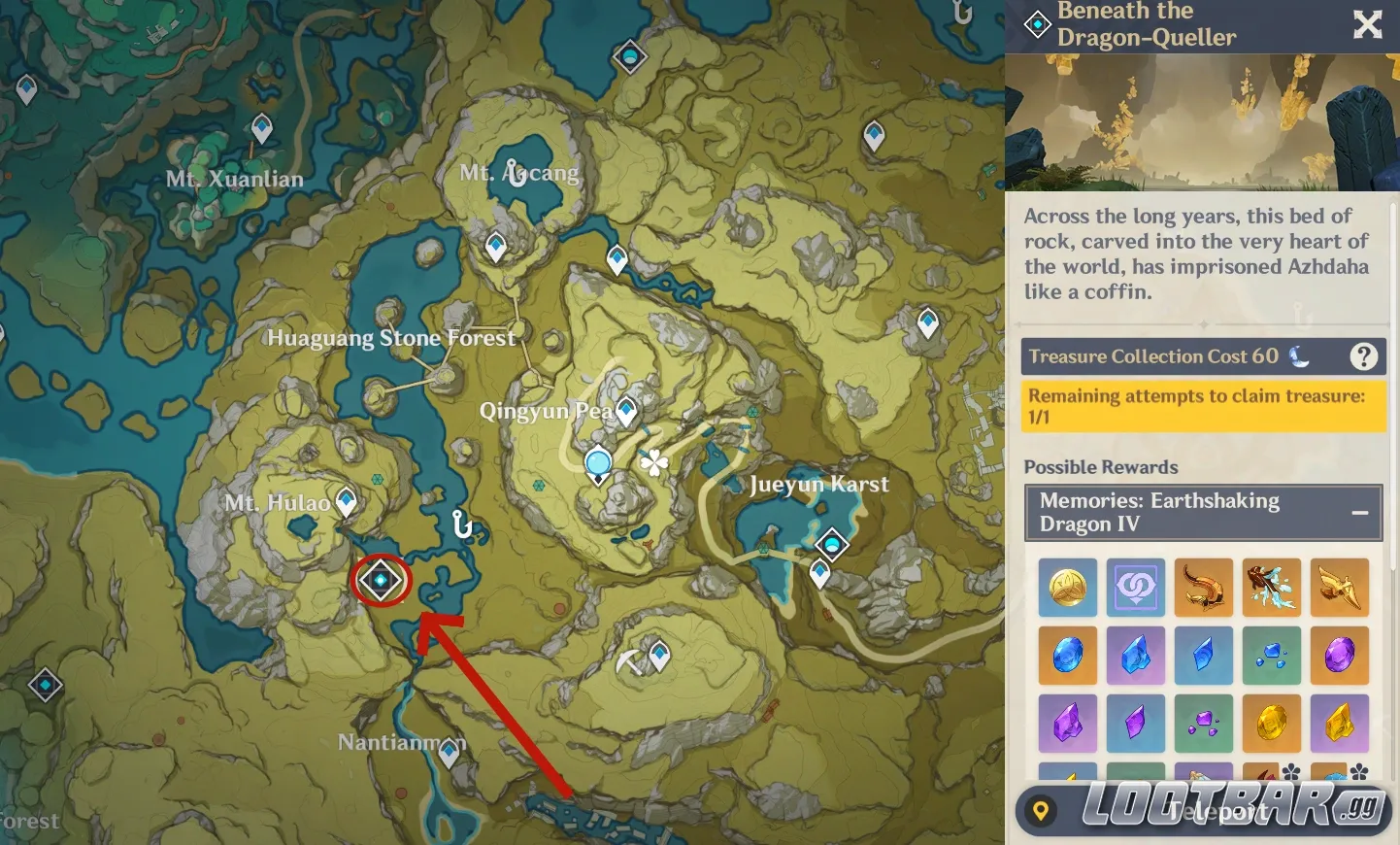
Task: Teleport to the selected domain
Action: (1204, 810)
